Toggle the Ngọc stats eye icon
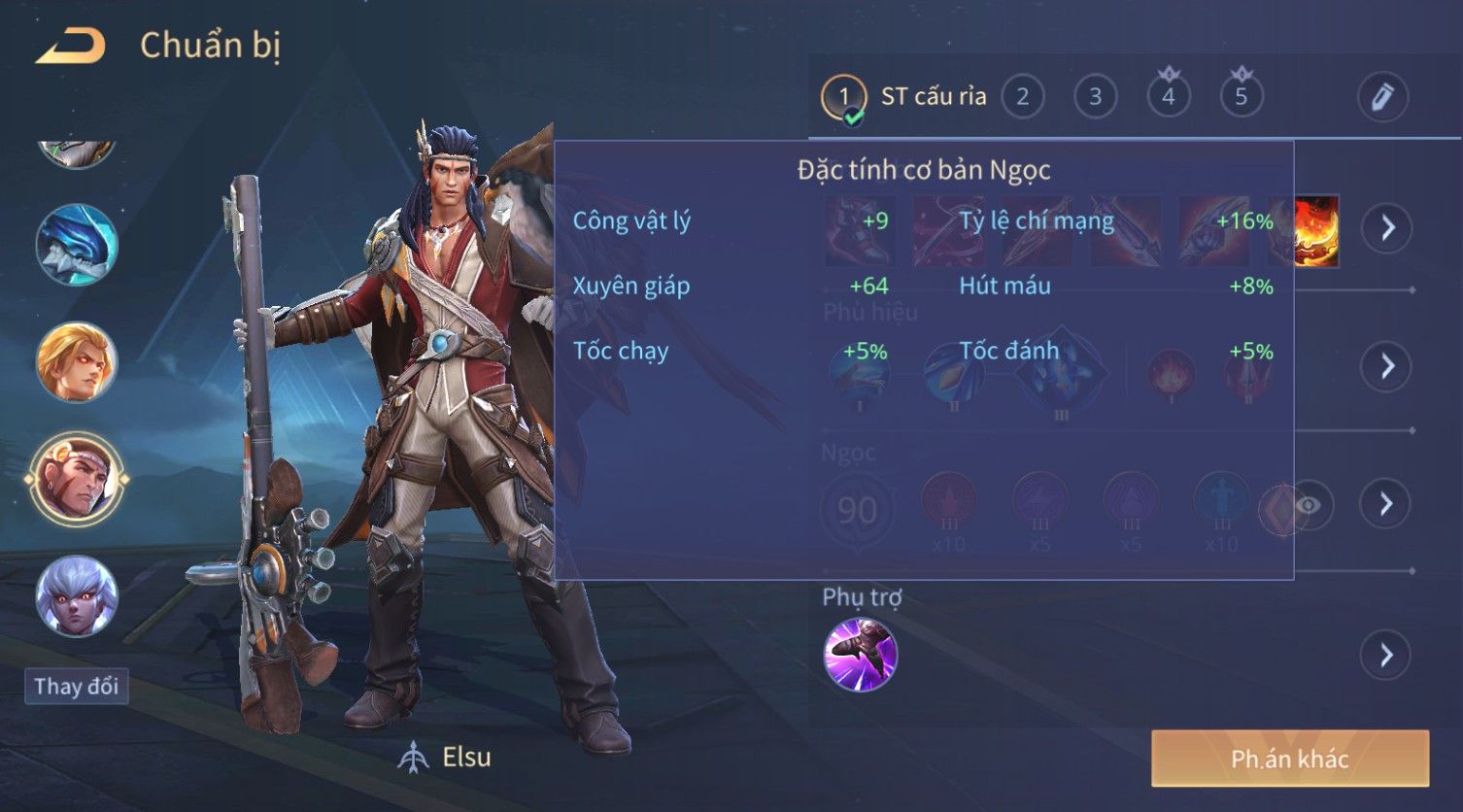 coord(1309,505)
